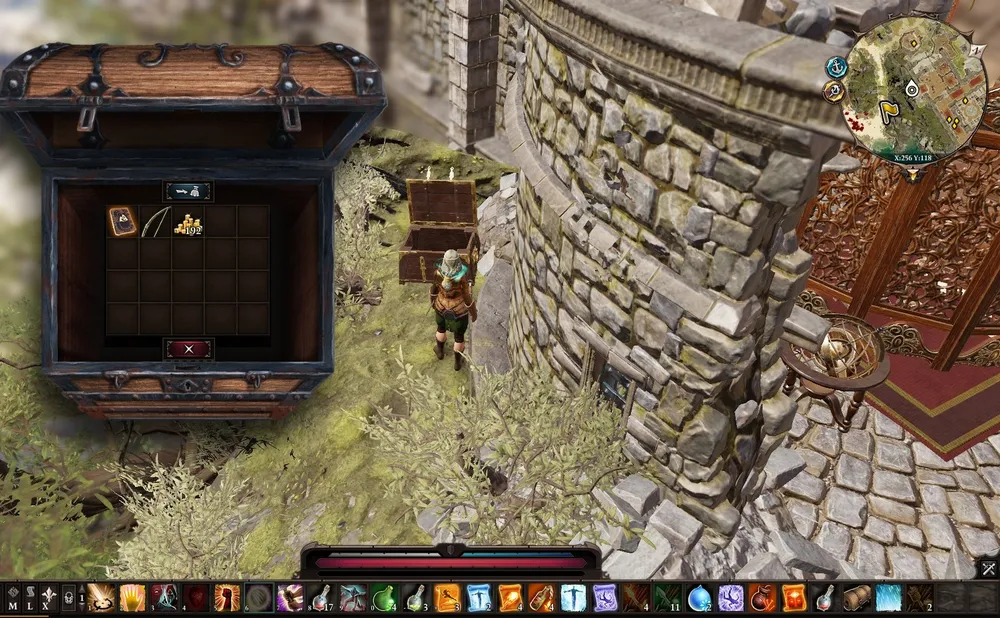Image resolution: width=1000 pixels, height=618 pixels.
Task: Use the red pouch grenade item
Action: click(x=762, y=598)
